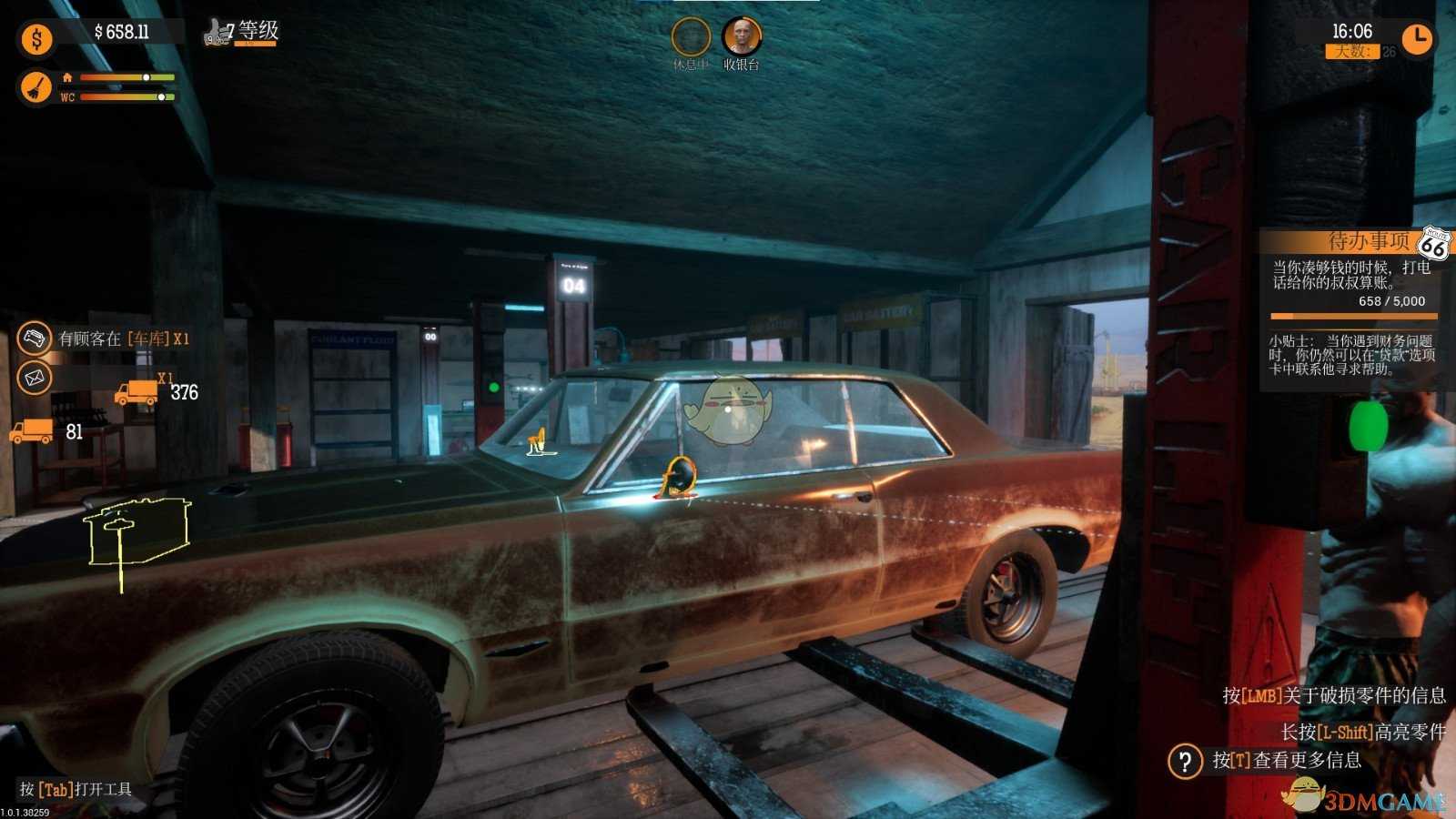Open the 待办事项 to-do panel header
The width and height of the screenshot is (1456, 819).
coord(1345,241)
